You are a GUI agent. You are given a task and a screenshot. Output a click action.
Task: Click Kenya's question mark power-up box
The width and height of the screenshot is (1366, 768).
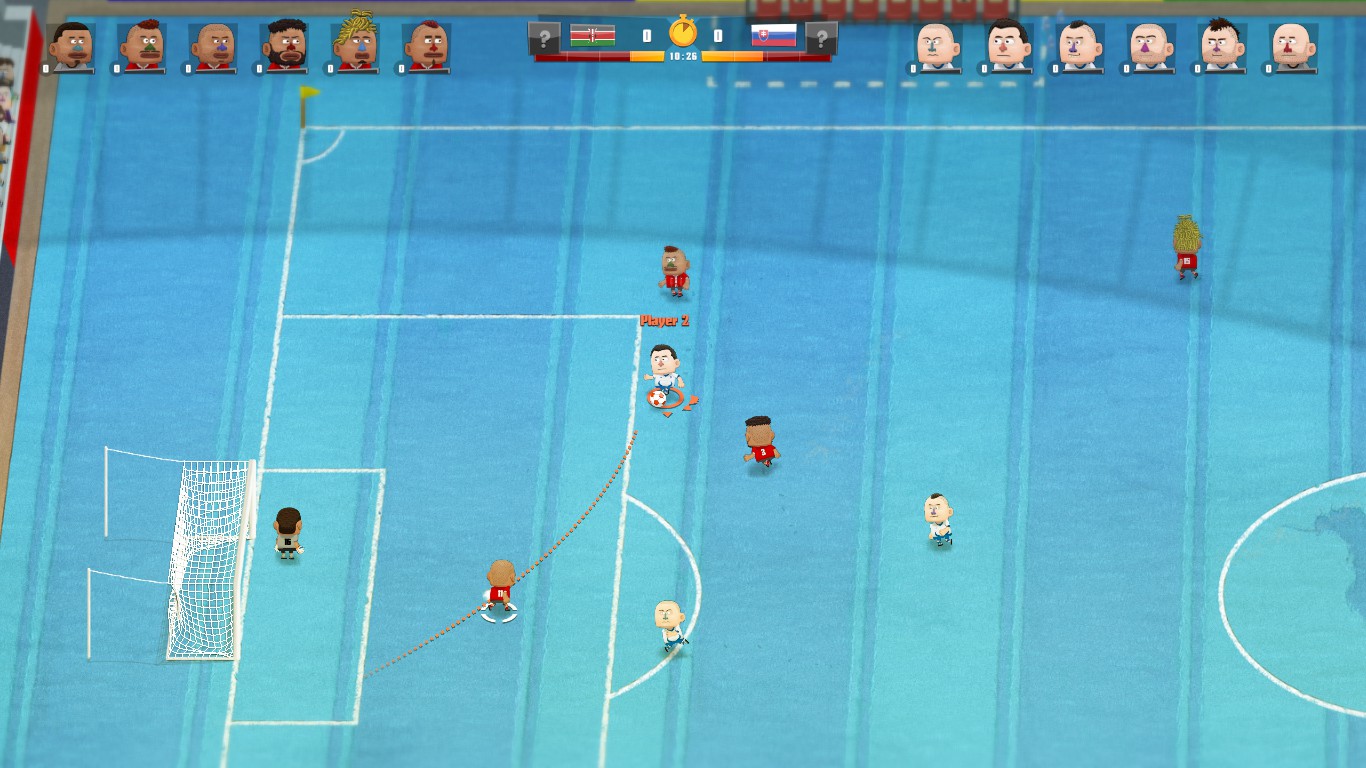(543, 39)
